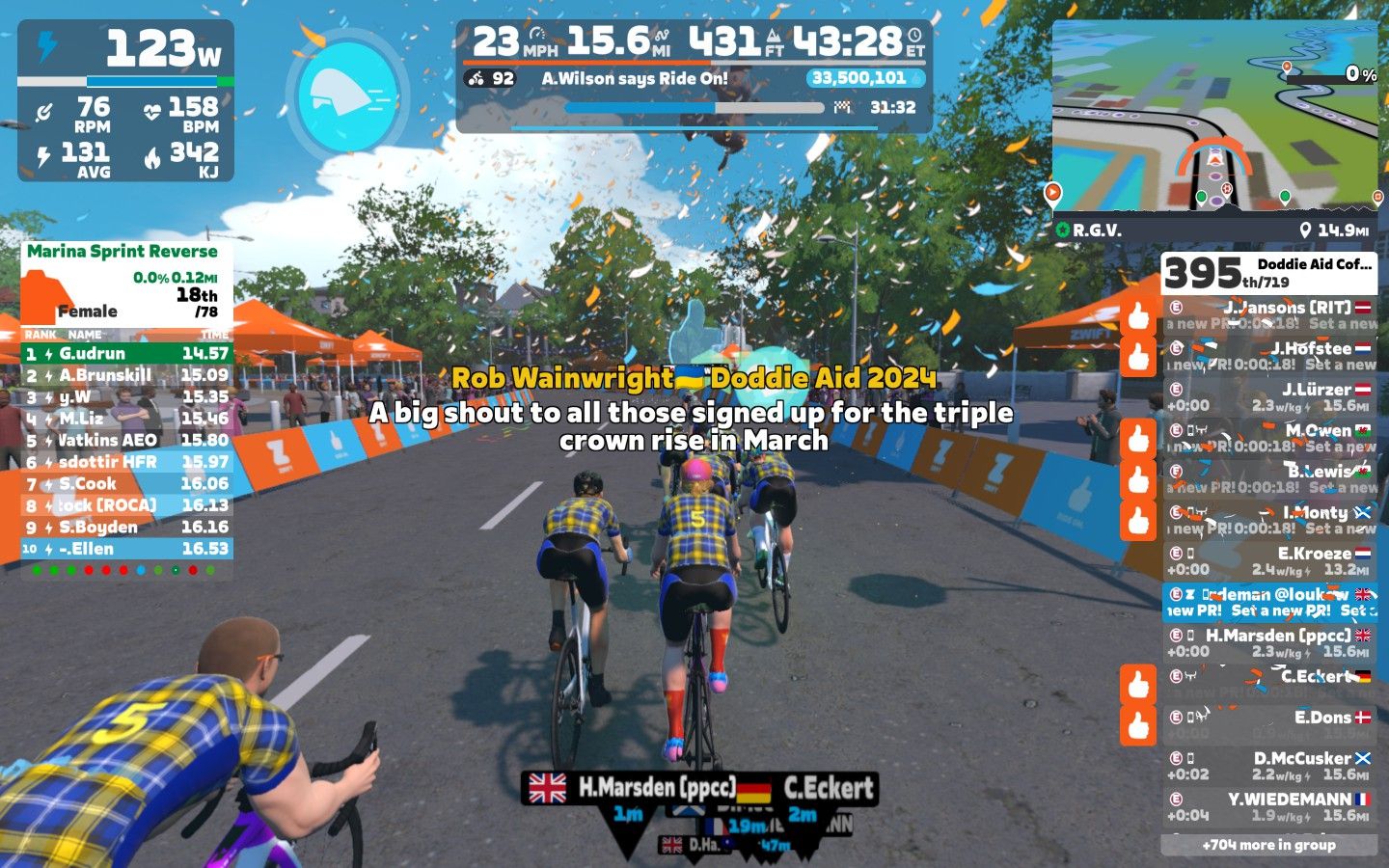
Task: Open the Doddie Aid event position header
Action: pos(1268,273)
